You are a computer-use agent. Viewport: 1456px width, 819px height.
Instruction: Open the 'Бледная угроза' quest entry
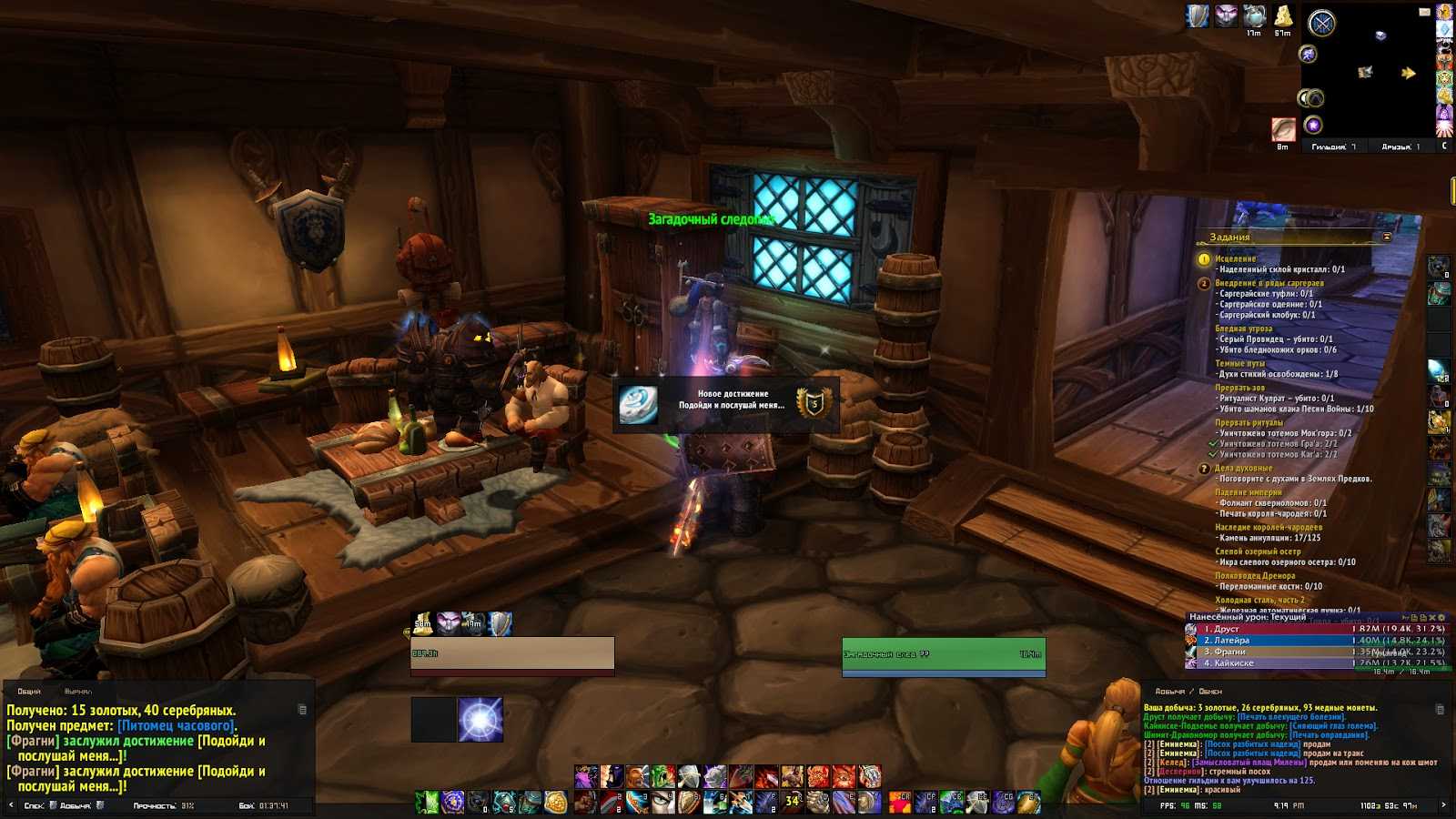(x=1243, y=329)
